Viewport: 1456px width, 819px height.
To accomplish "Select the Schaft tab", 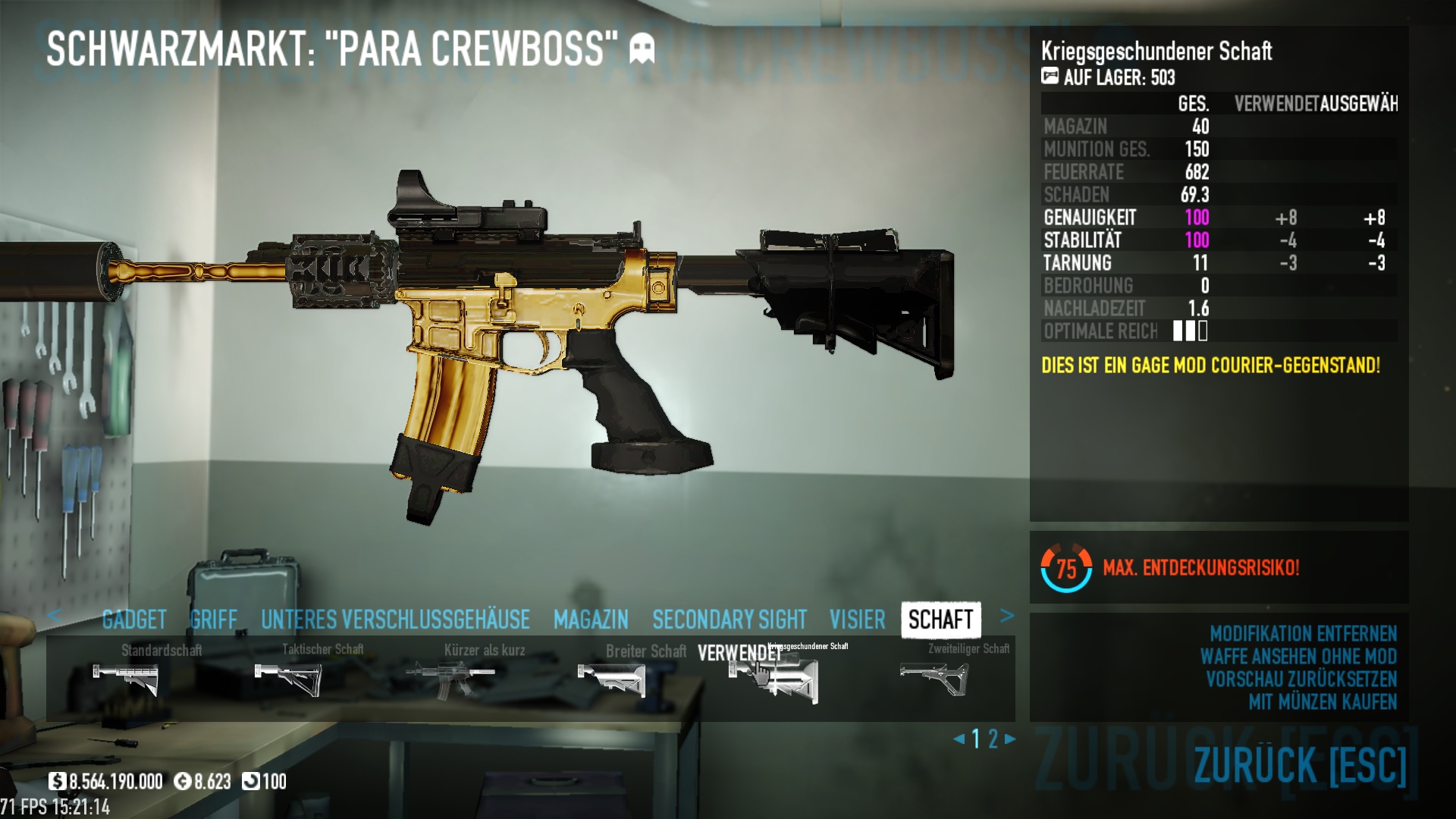I will (940, 620).
